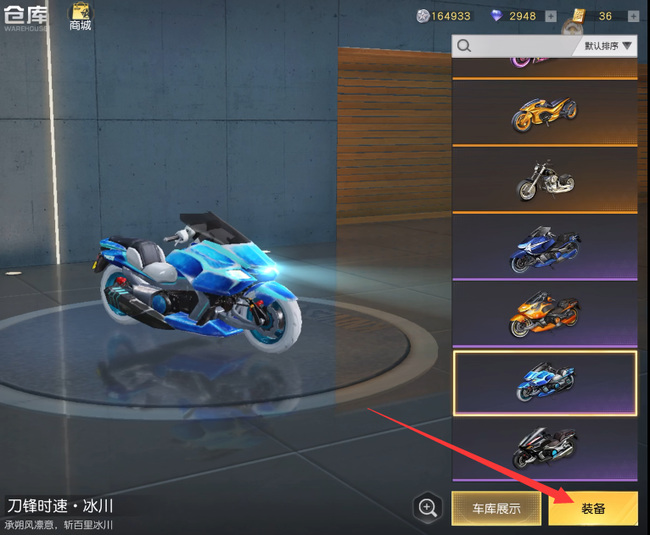Viewport: 650px width, 535px height.
Task: Add more diamonds with the plus button
Action: point(551,16)
